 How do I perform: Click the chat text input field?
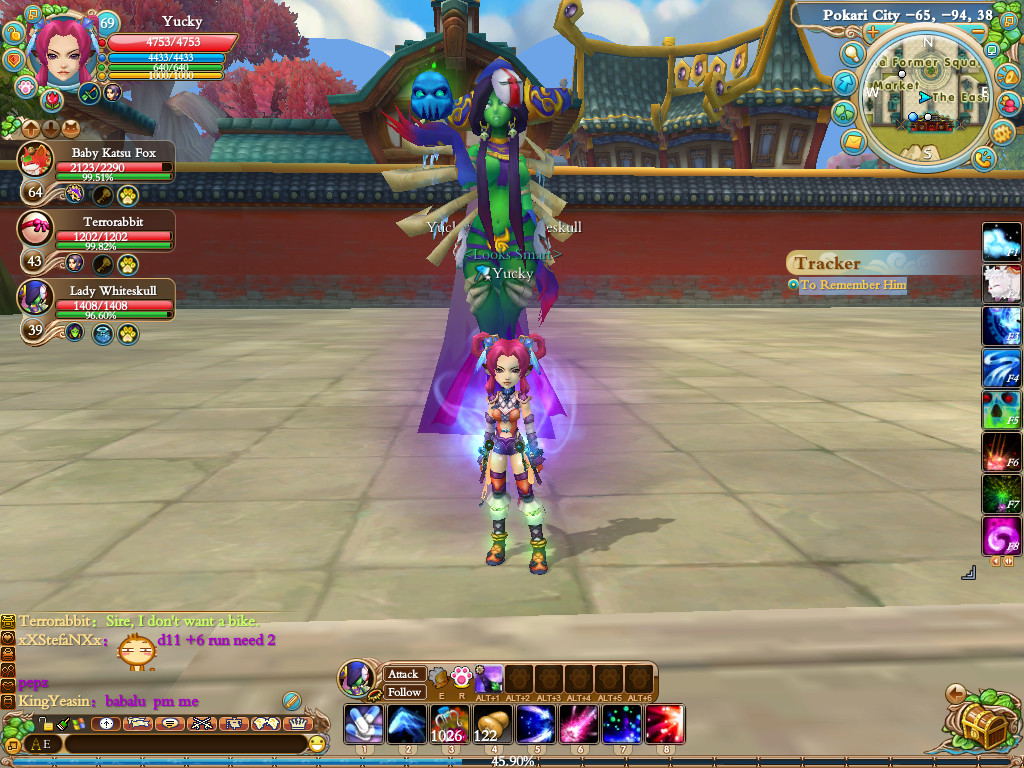point(185,744)
